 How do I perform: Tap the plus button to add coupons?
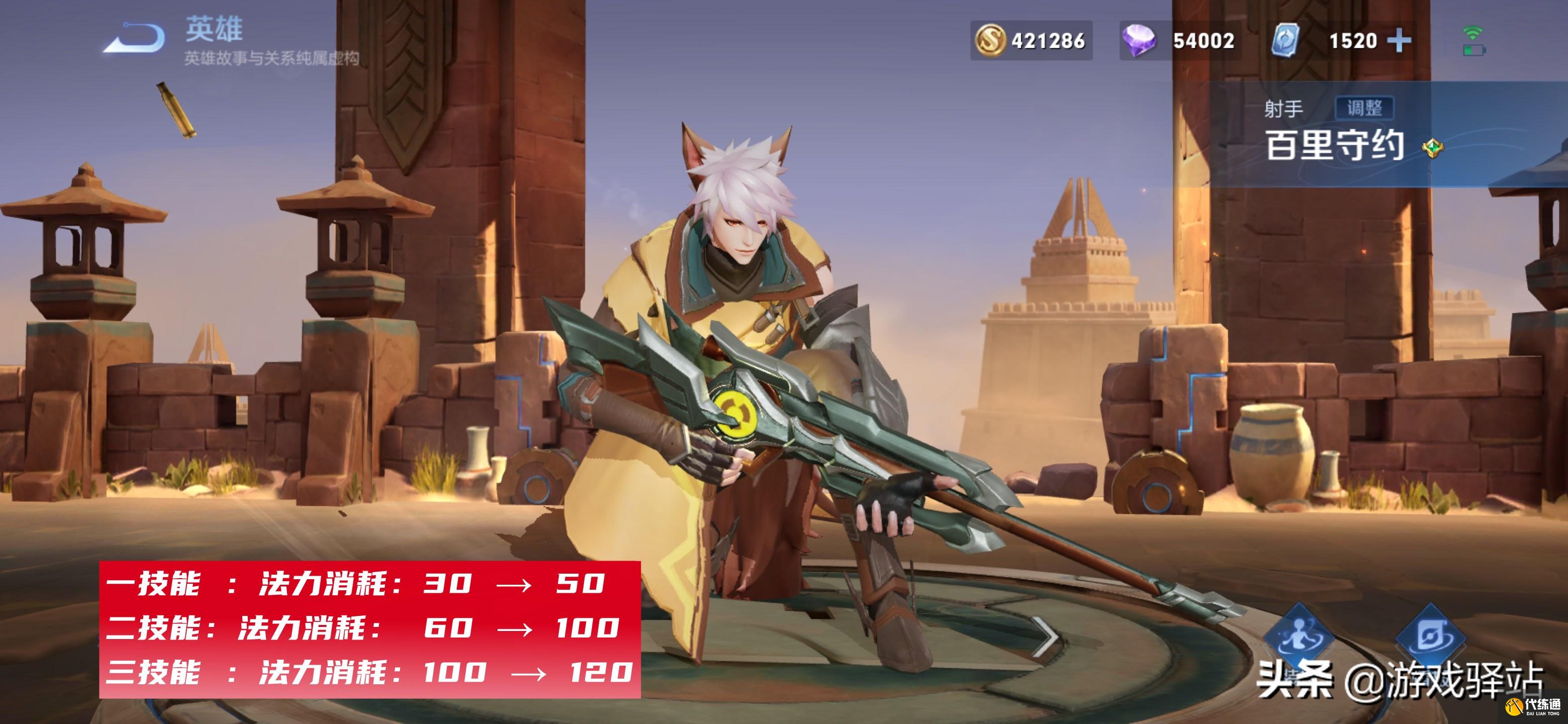click(1400, 41)
